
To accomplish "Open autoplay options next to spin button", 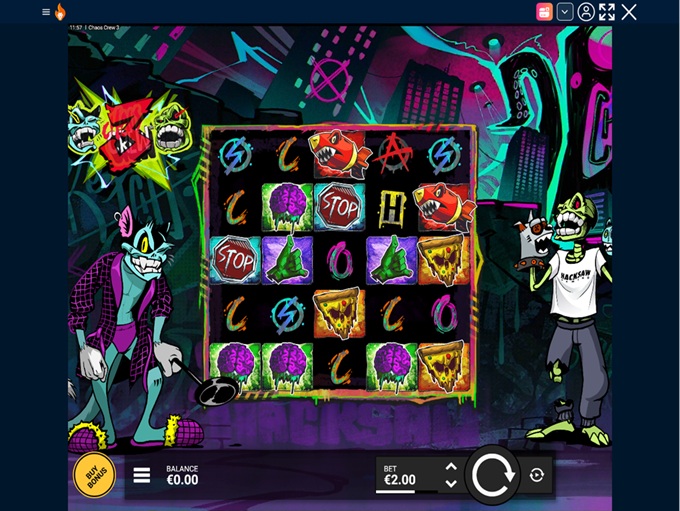I will coord(537,475).
